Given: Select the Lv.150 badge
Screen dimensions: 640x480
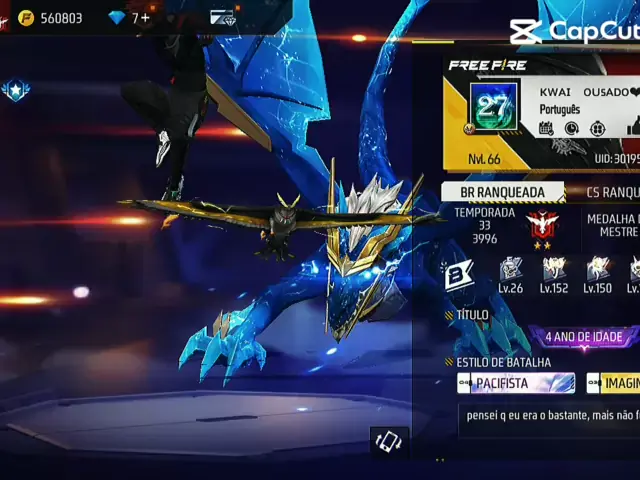Looking at the screenshot, I should (597, 274).
